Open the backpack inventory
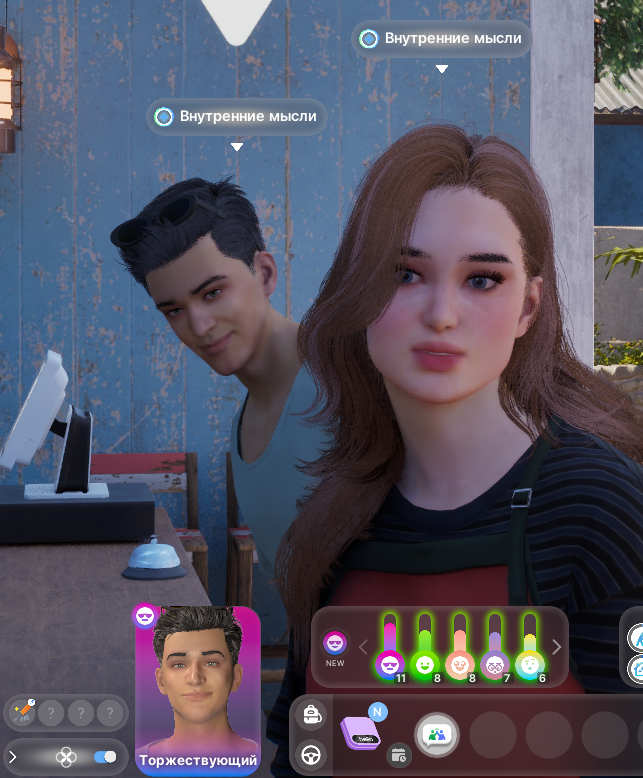 click(311, 715)
